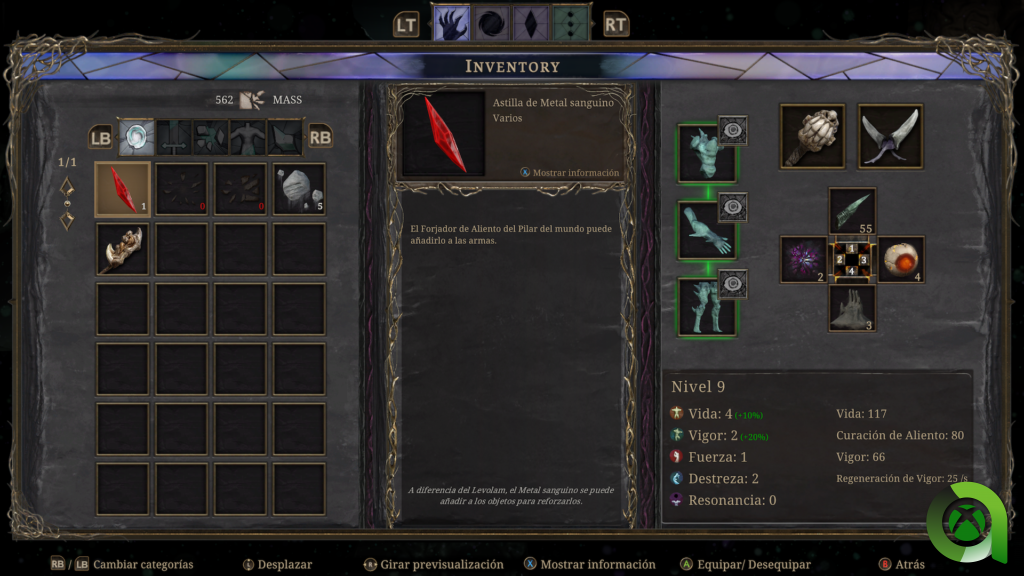This screenshot has height=576, width=1024.
Task: Select the equipped torso armor slot
Action: coord(706,153)
